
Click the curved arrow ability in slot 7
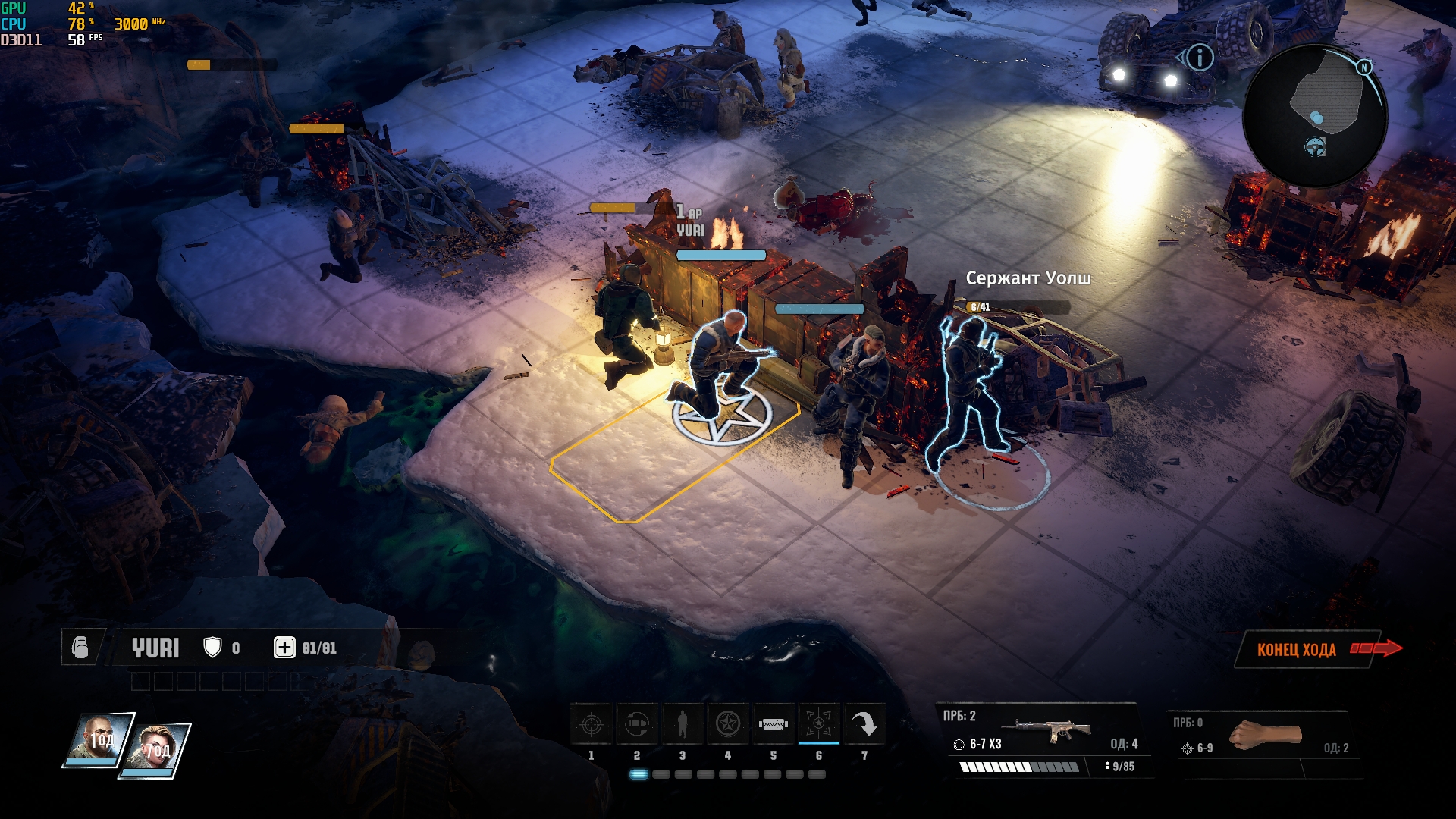pos(864,724)
